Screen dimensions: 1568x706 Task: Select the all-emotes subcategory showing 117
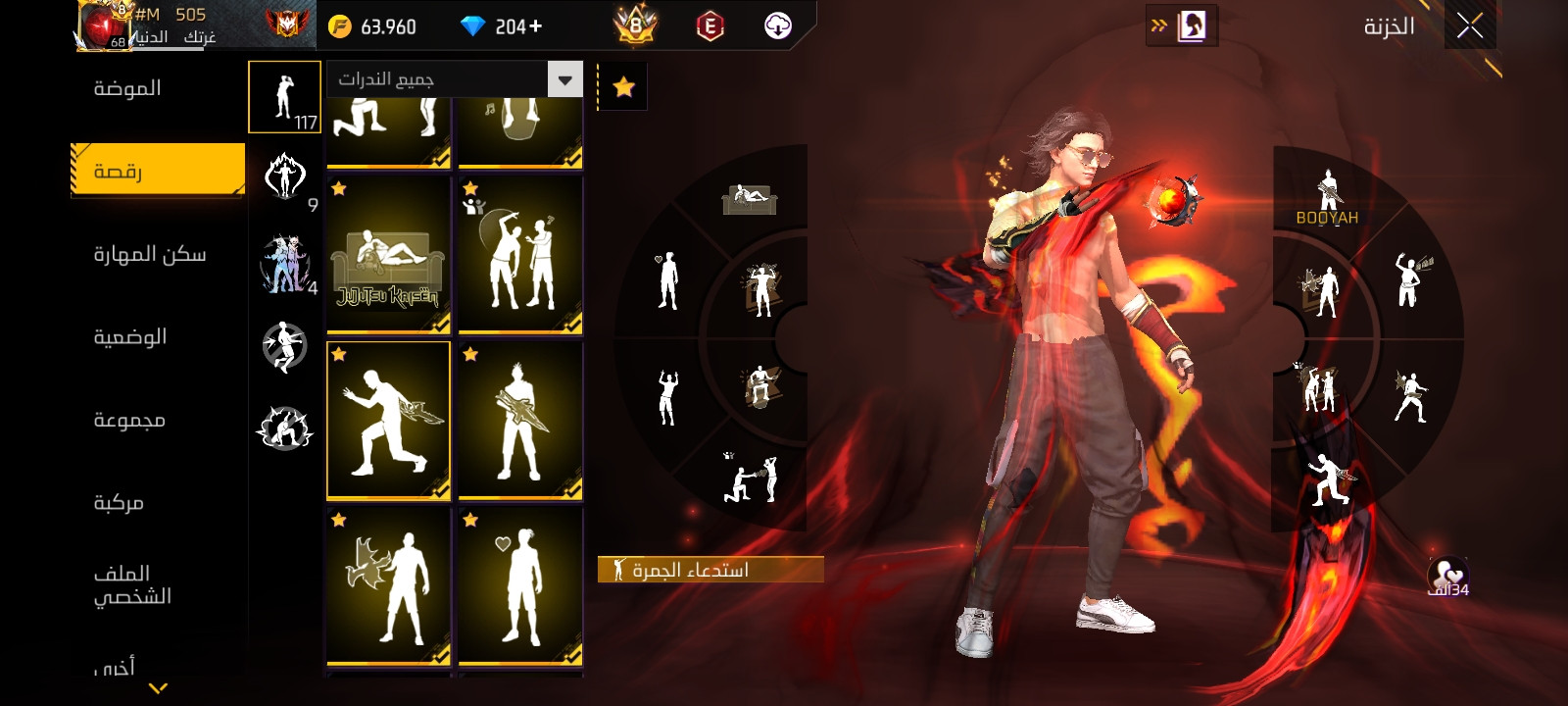point(284,96)
